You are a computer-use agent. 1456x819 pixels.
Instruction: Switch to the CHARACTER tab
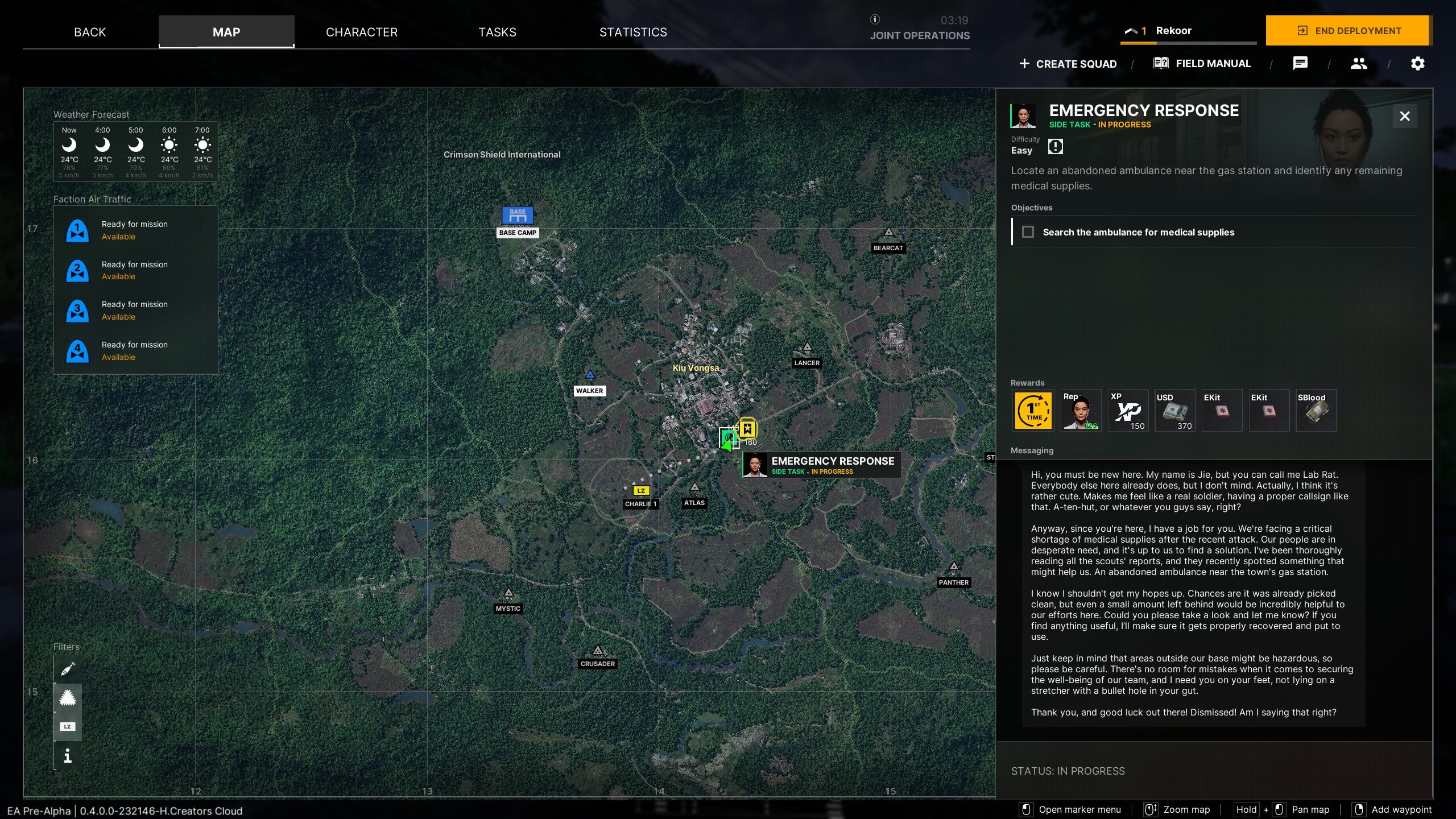362,32
